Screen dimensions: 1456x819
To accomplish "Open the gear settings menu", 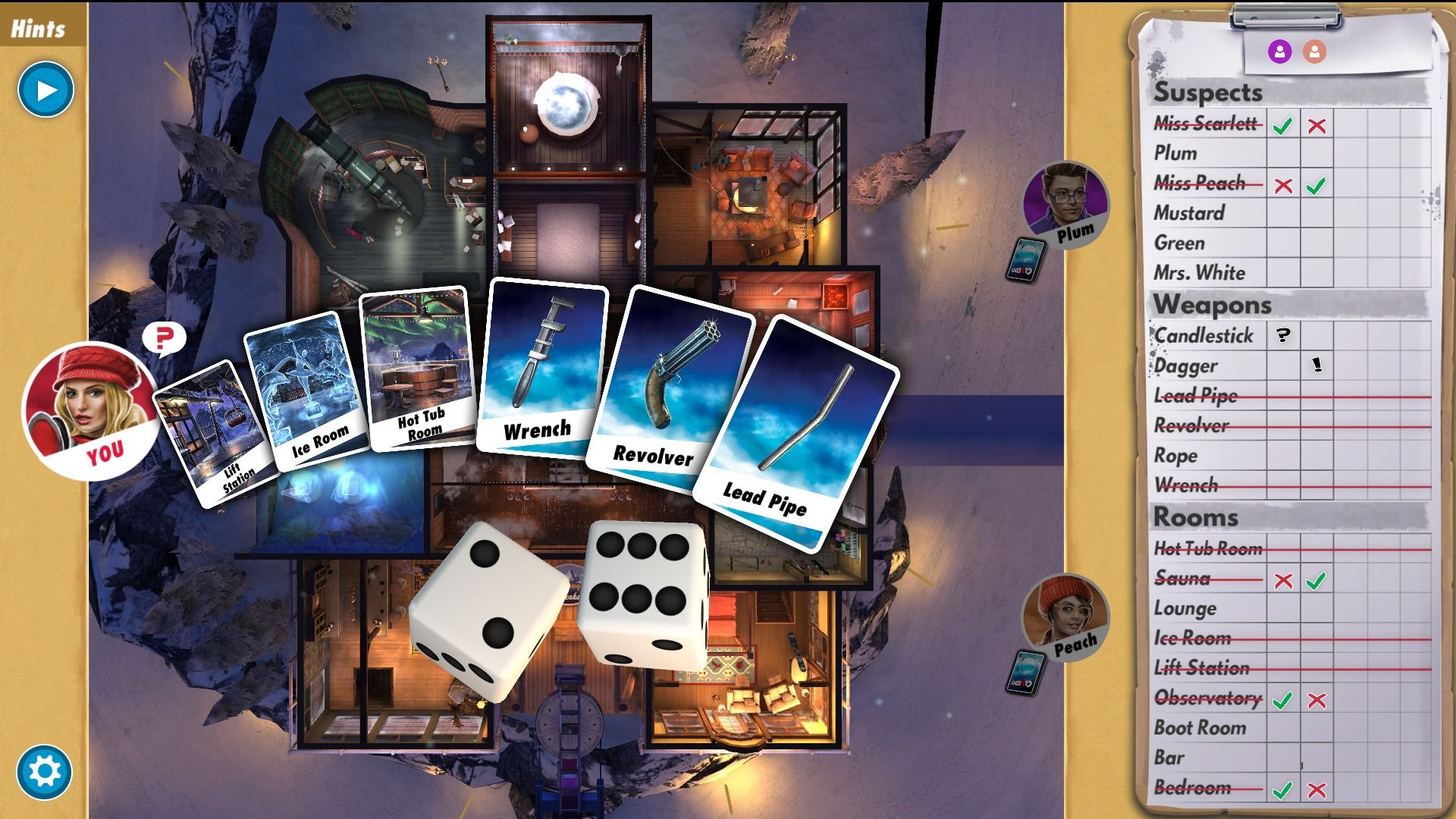I will 44,772.
